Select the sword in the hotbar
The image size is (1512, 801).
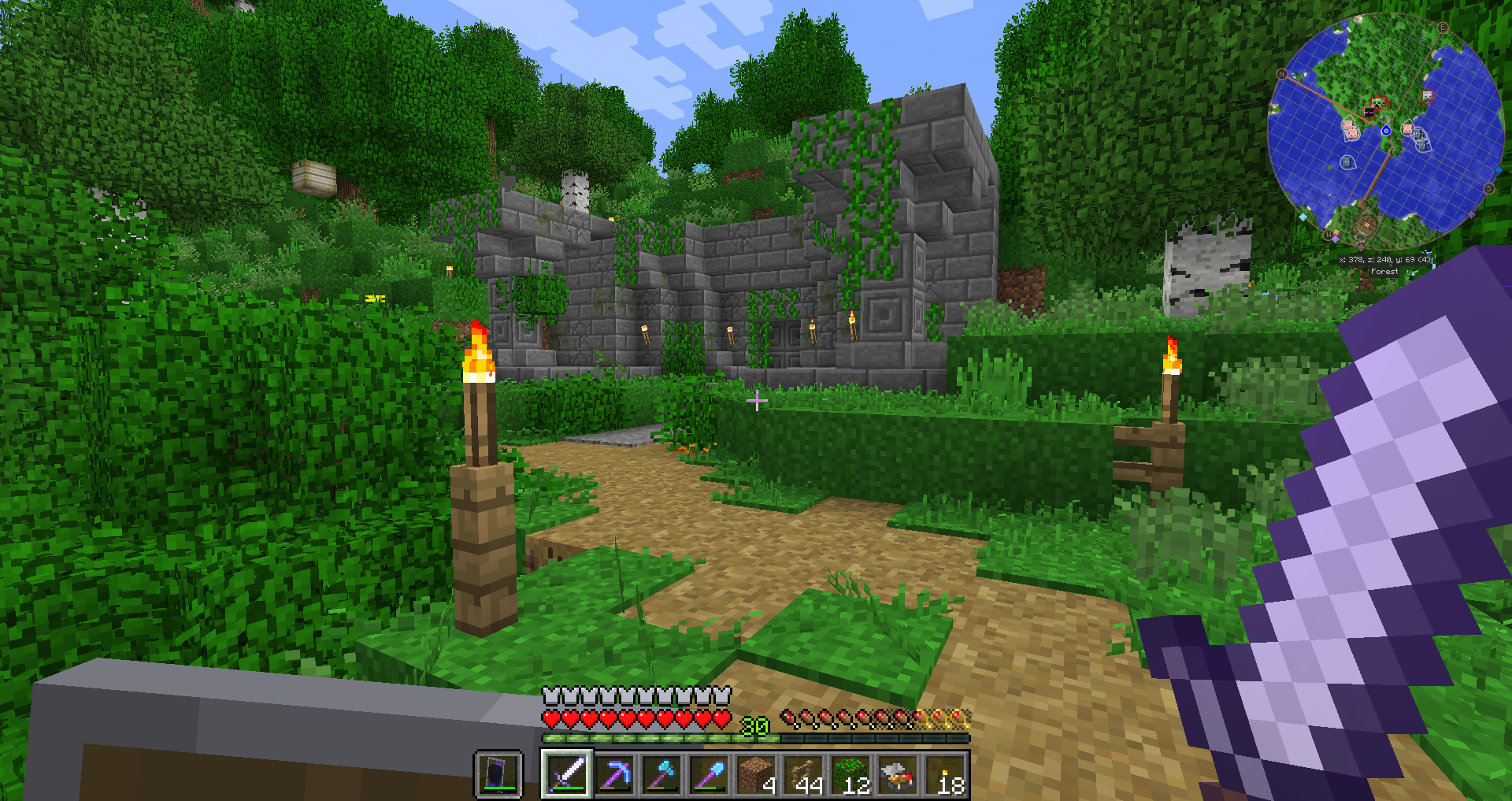tap(566, 773)
